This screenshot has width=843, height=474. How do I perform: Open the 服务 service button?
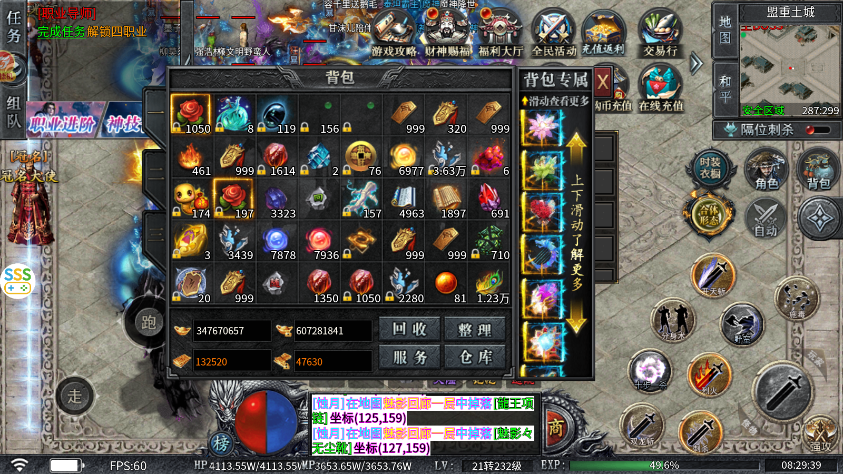410,357
